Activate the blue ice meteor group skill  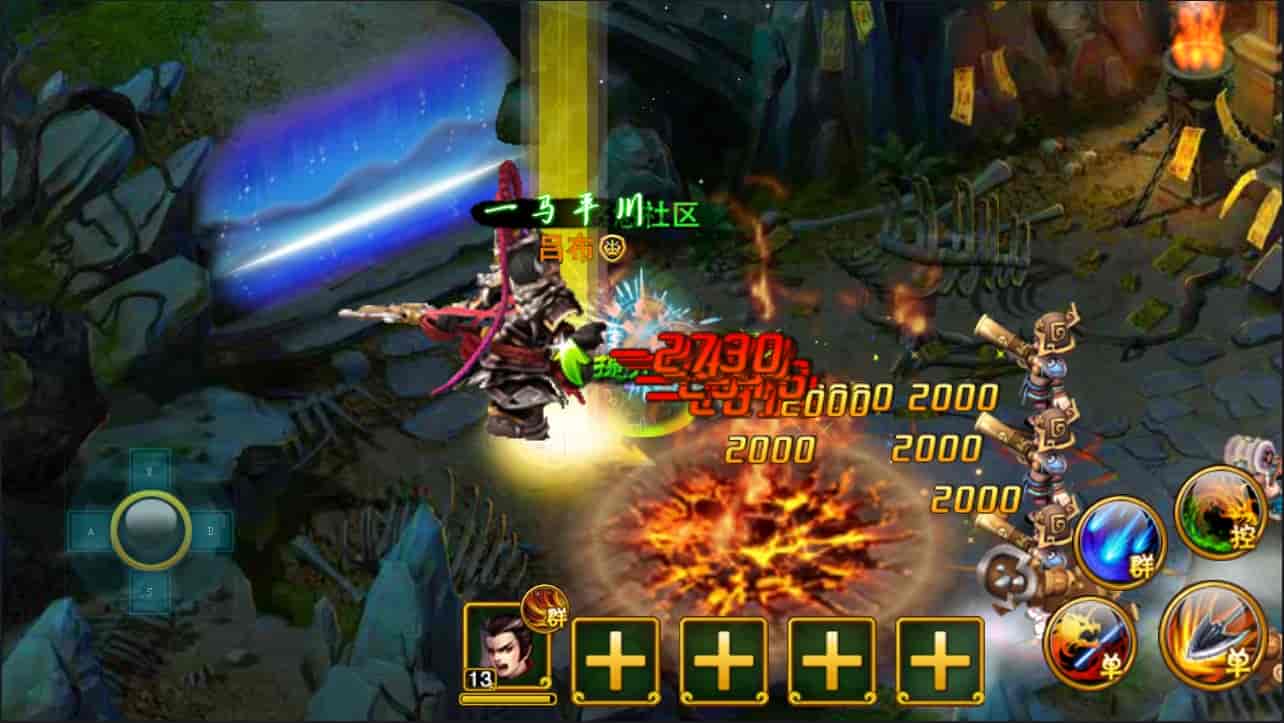tap(1119, 543)
